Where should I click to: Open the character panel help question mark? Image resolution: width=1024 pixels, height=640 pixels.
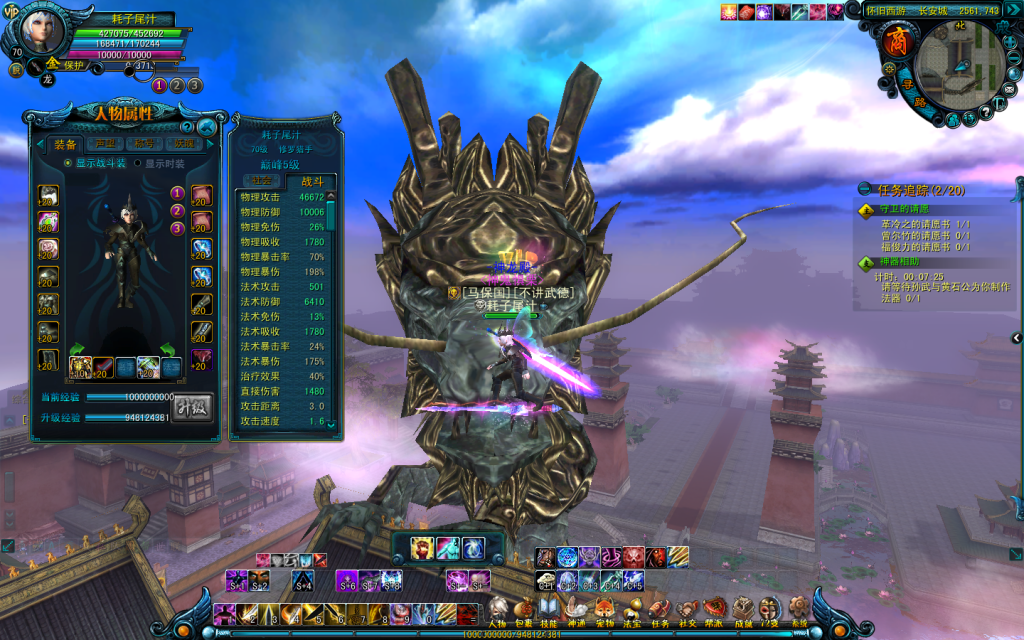(x=186, y=127)
